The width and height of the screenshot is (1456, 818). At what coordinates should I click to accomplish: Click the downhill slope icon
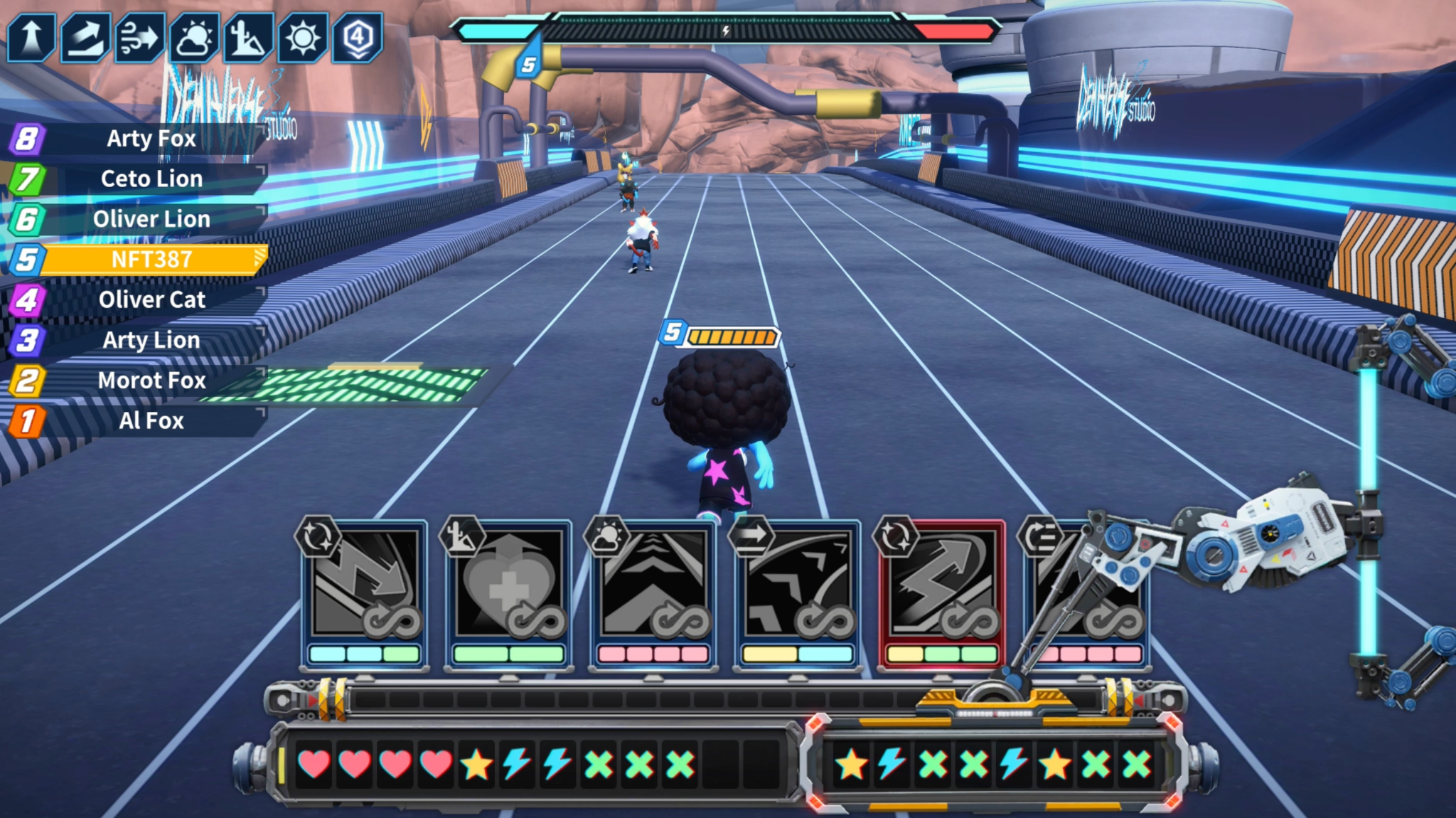coord(247,37)
